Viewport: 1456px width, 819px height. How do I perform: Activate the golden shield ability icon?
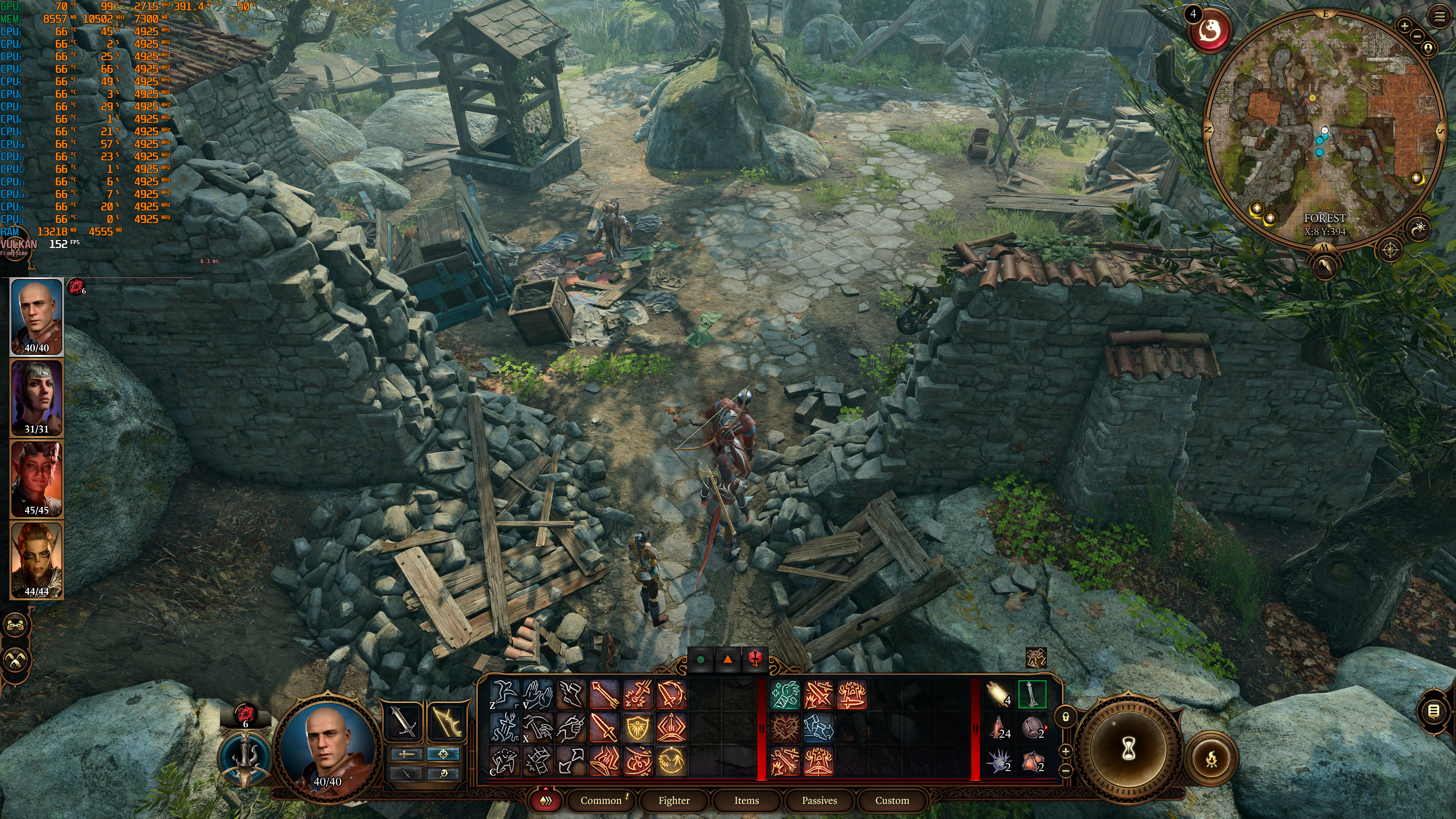pyautogui.click(x=637, y=728)
